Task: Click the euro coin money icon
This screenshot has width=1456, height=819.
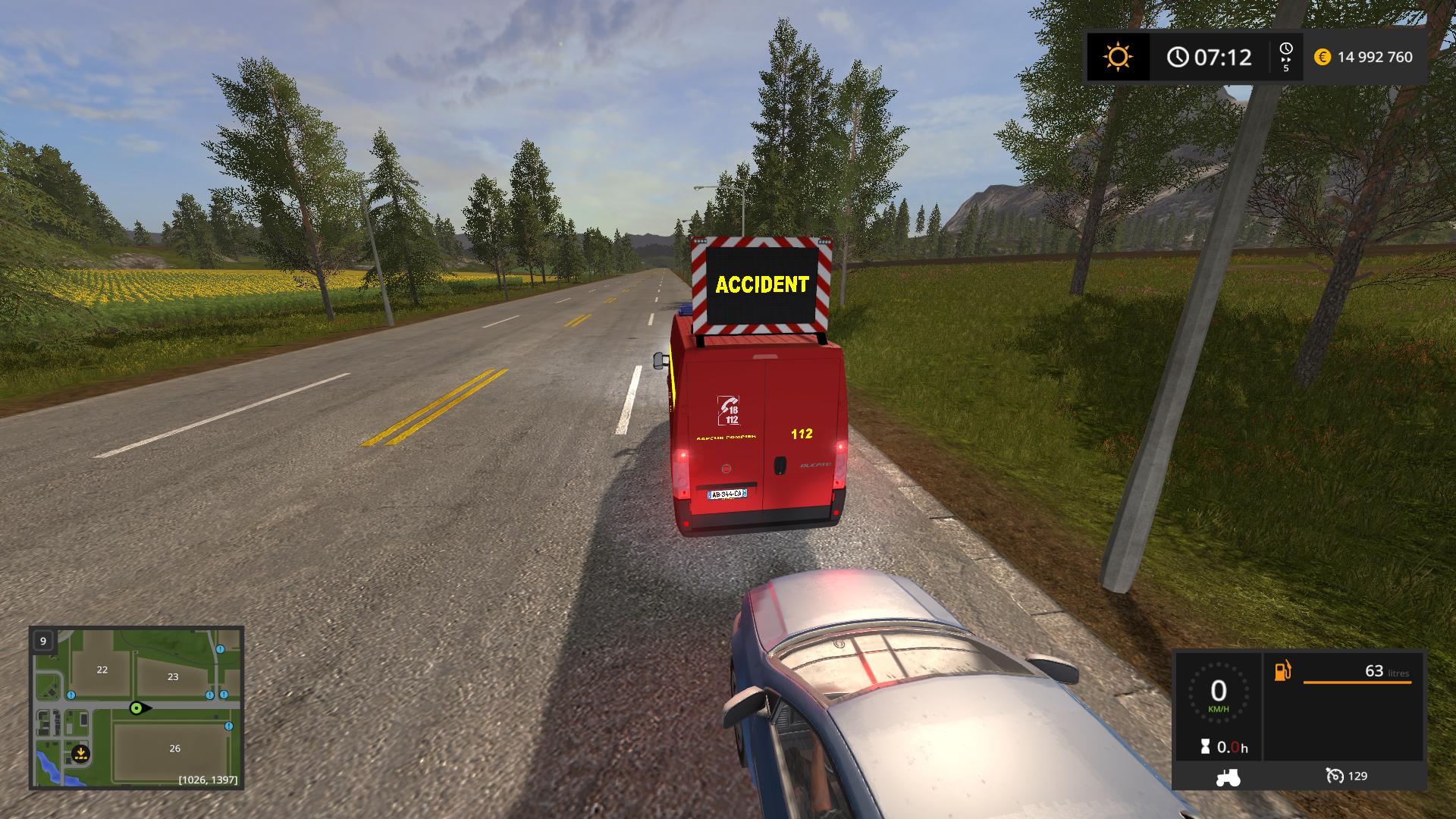Action: tap(1322, 57)
